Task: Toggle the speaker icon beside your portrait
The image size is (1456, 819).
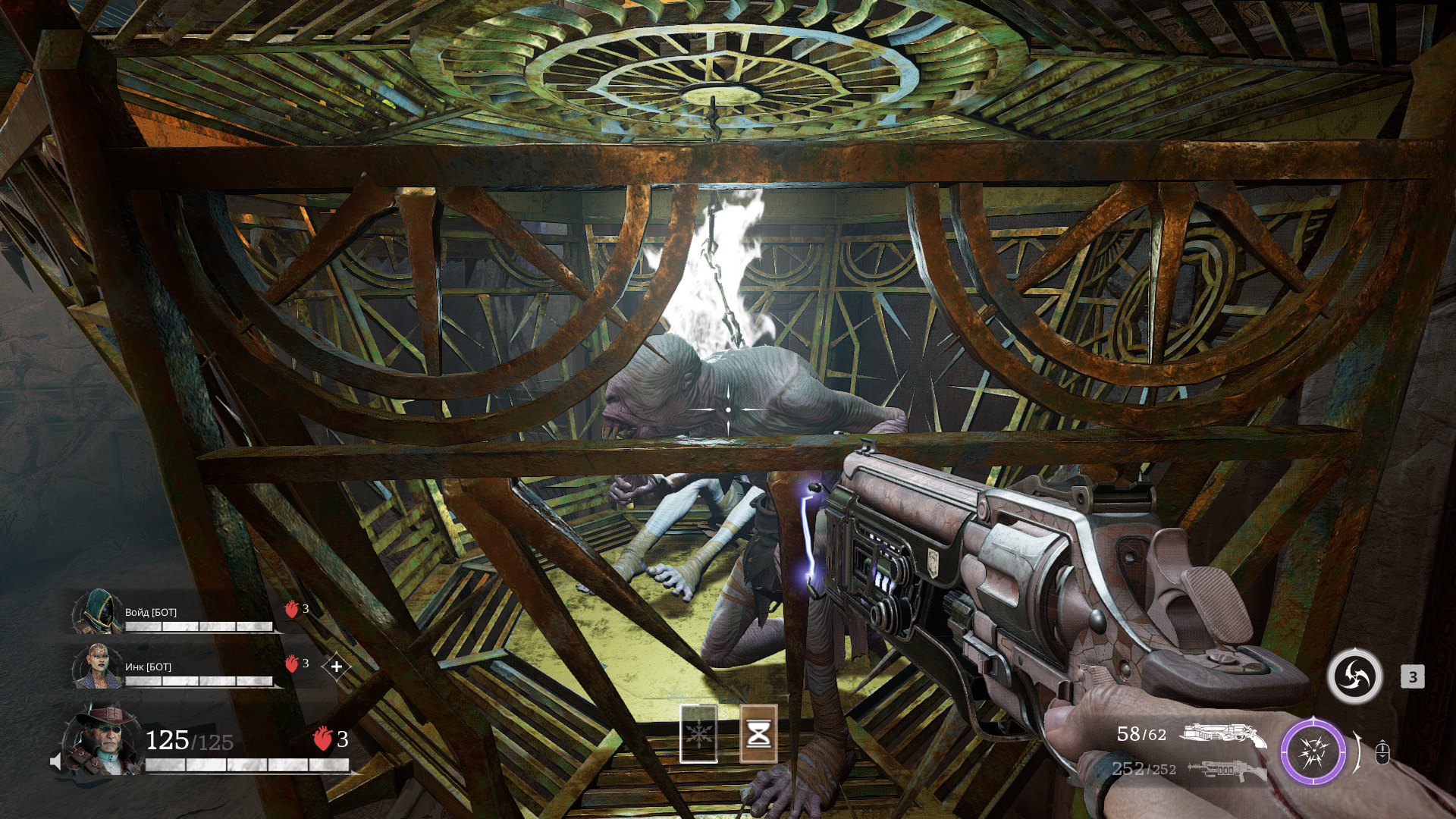Action: pos(55,761)
